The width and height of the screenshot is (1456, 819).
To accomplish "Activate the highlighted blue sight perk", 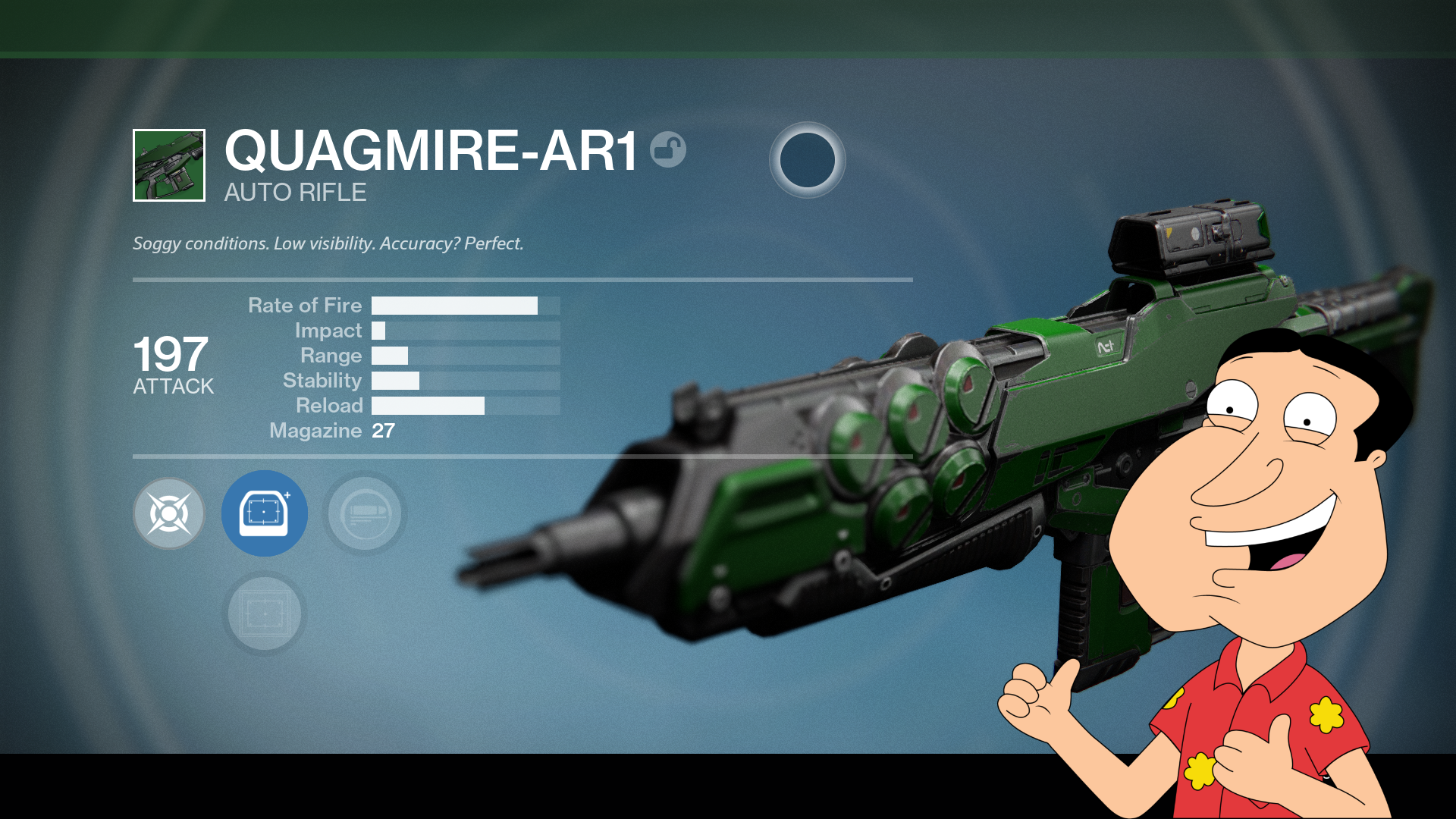I will click(265, 513).
